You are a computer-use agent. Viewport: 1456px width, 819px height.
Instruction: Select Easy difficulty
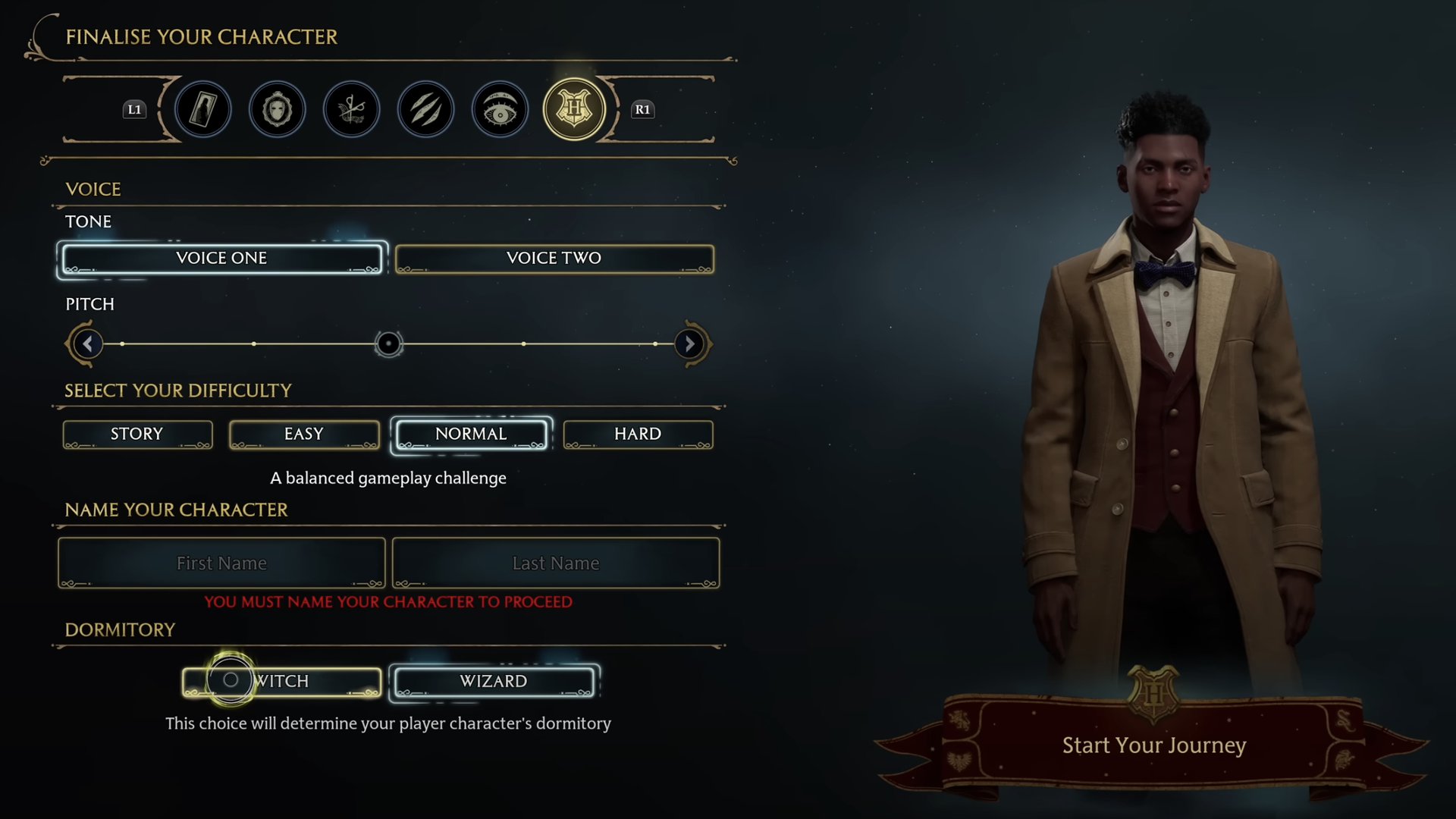(304, 434)
